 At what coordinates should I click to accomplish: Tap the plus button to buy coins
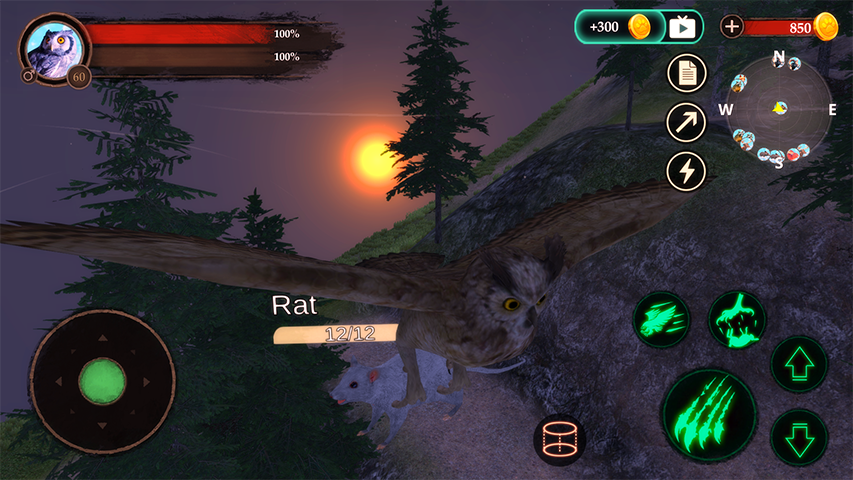[732, 27]
